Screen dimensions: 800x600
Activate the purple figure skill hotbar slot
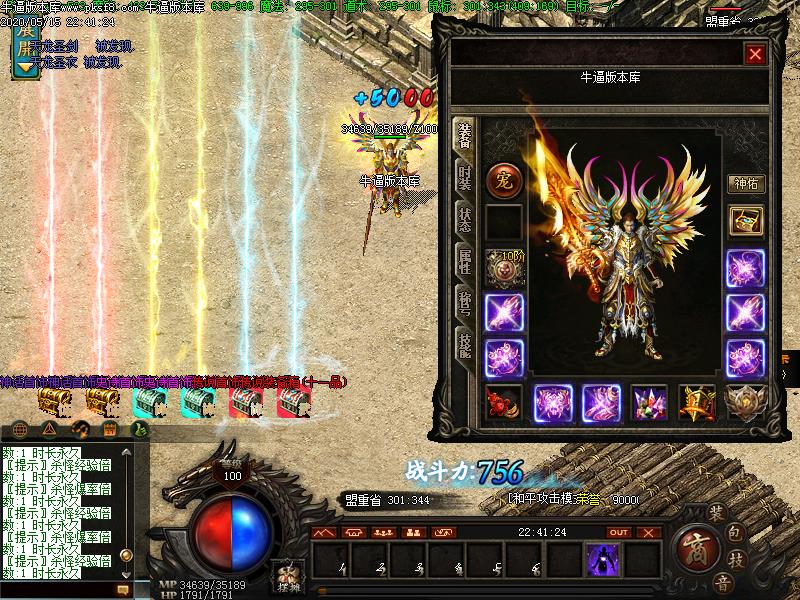(x=602, y=560)
